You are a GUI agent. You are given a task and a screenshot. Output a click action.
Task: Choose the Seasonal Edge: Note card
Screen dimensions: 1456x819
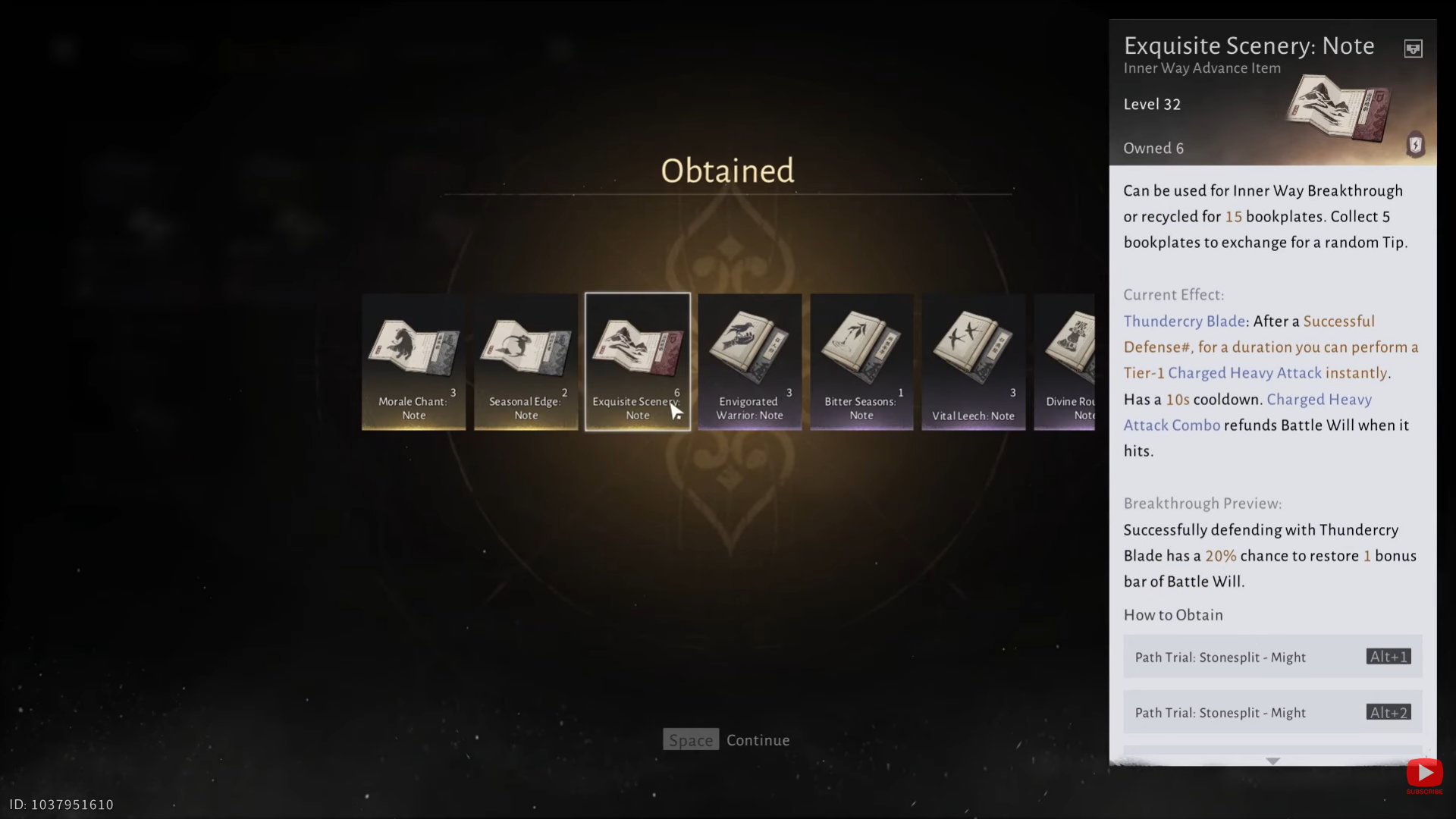(526, 362)
